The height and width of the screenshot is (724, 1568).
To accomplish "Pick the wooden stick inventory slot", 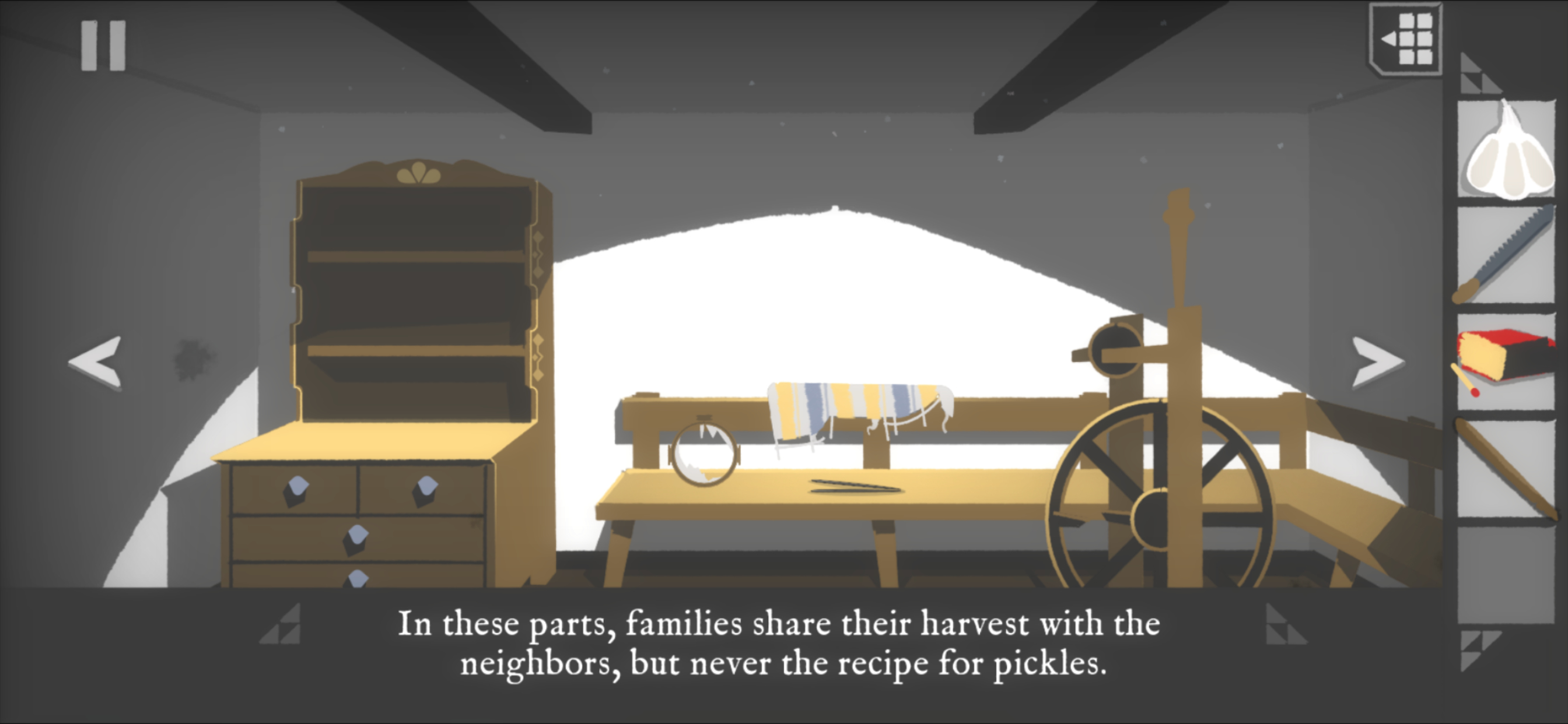I will click(x=1507, y=469).
